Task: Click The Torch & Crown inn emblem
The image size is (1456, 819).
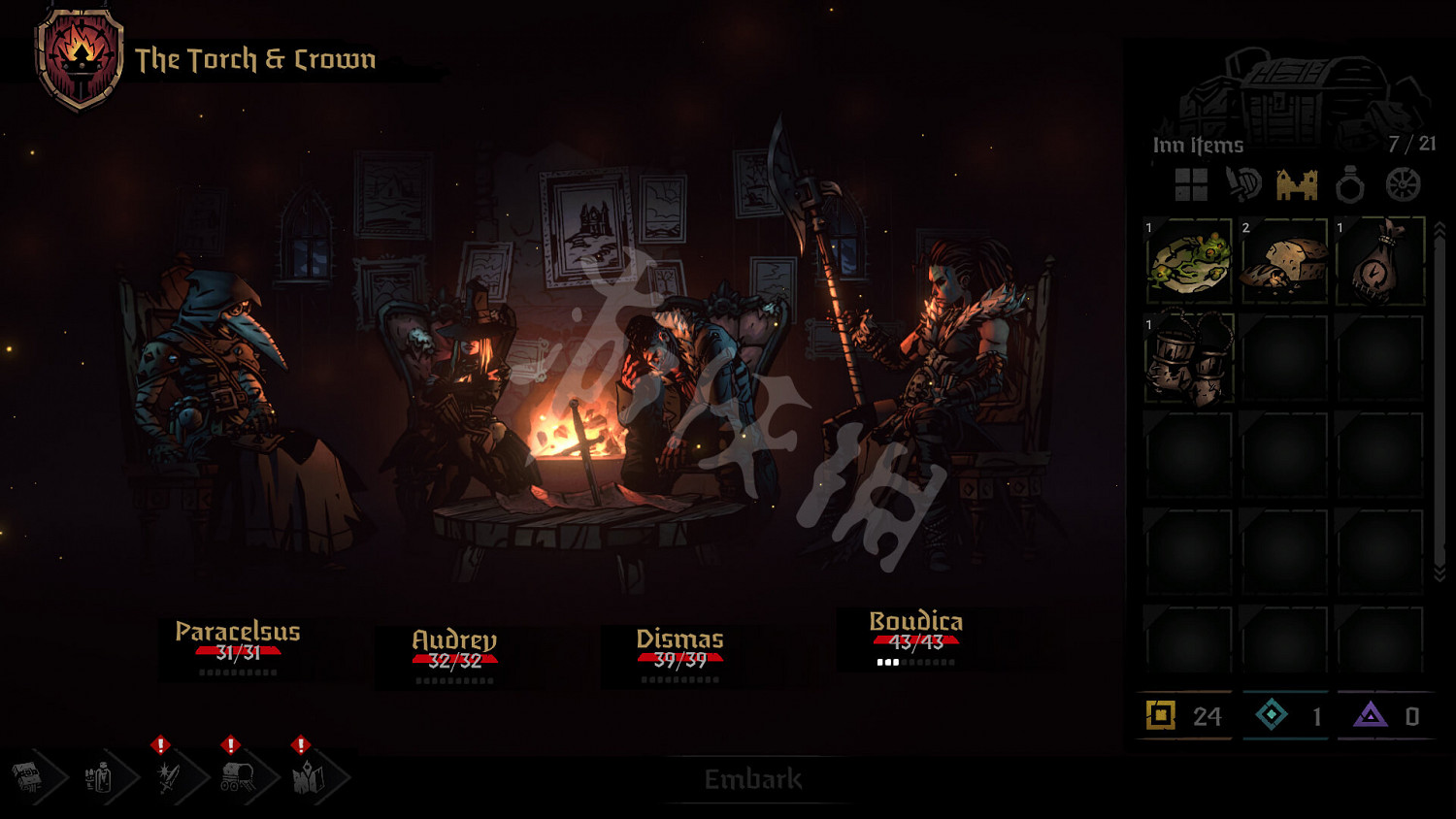Action: coord(80,58)
